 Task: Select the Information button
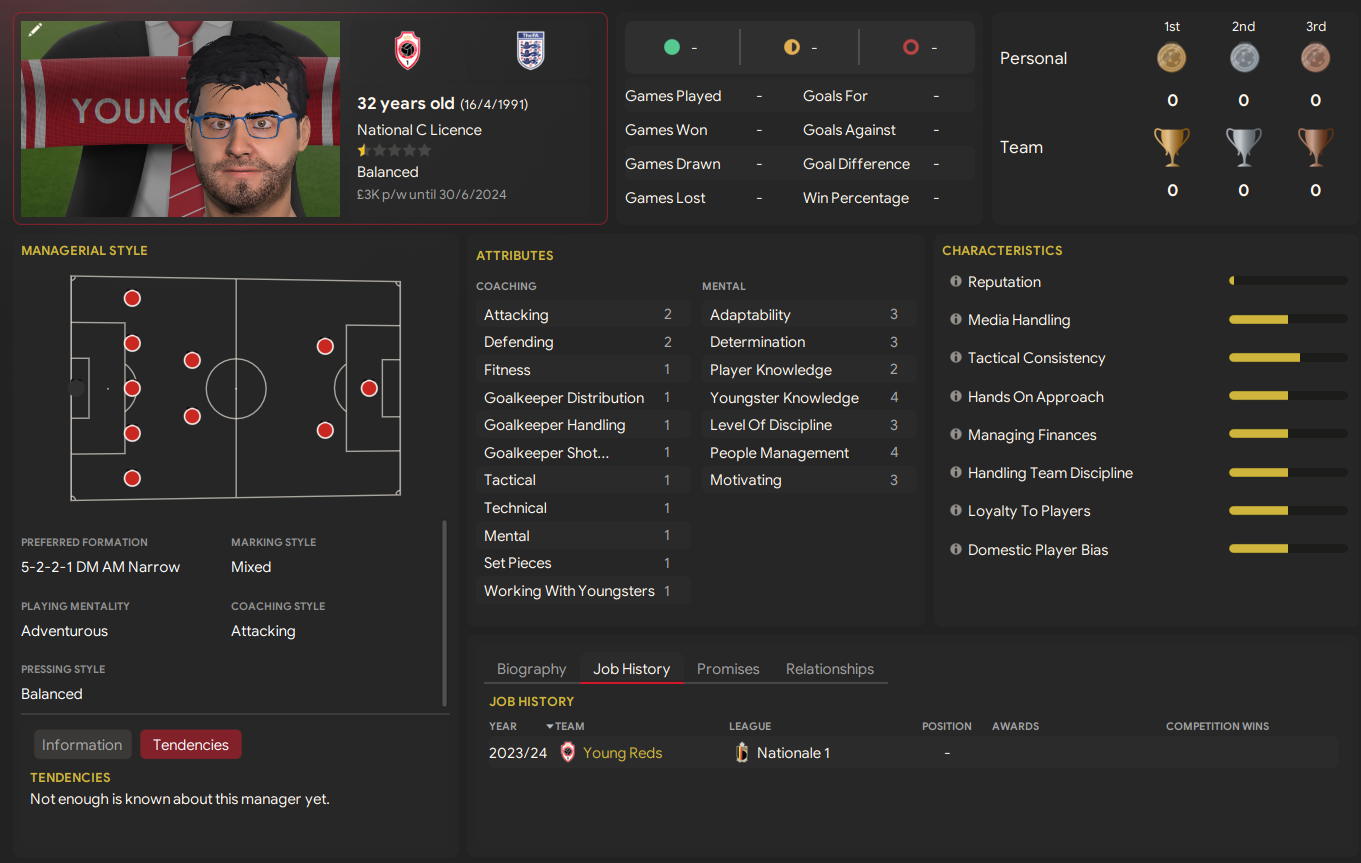coord(82,744)
